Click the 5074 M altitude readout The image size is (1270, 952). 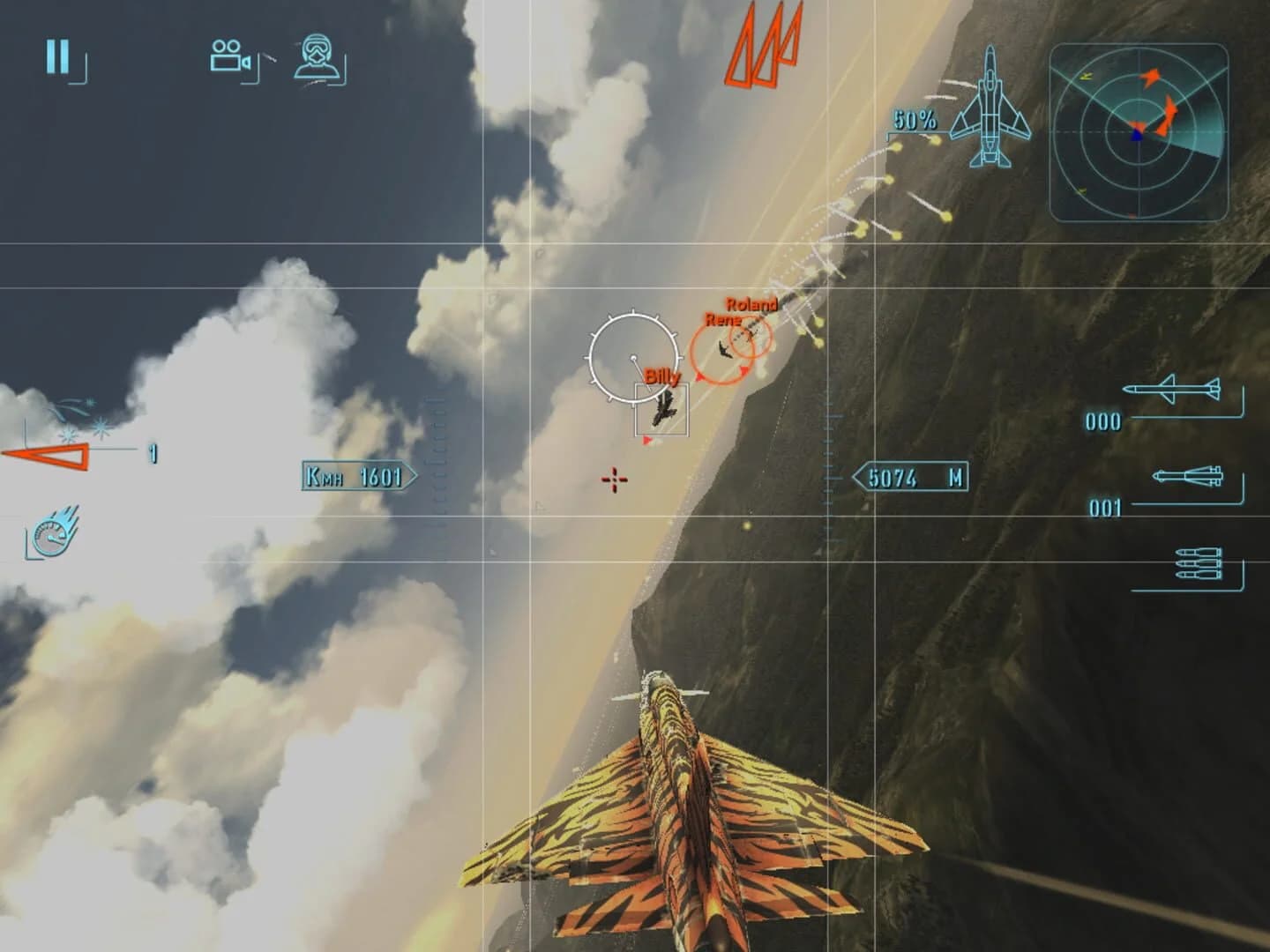[912, 476]
